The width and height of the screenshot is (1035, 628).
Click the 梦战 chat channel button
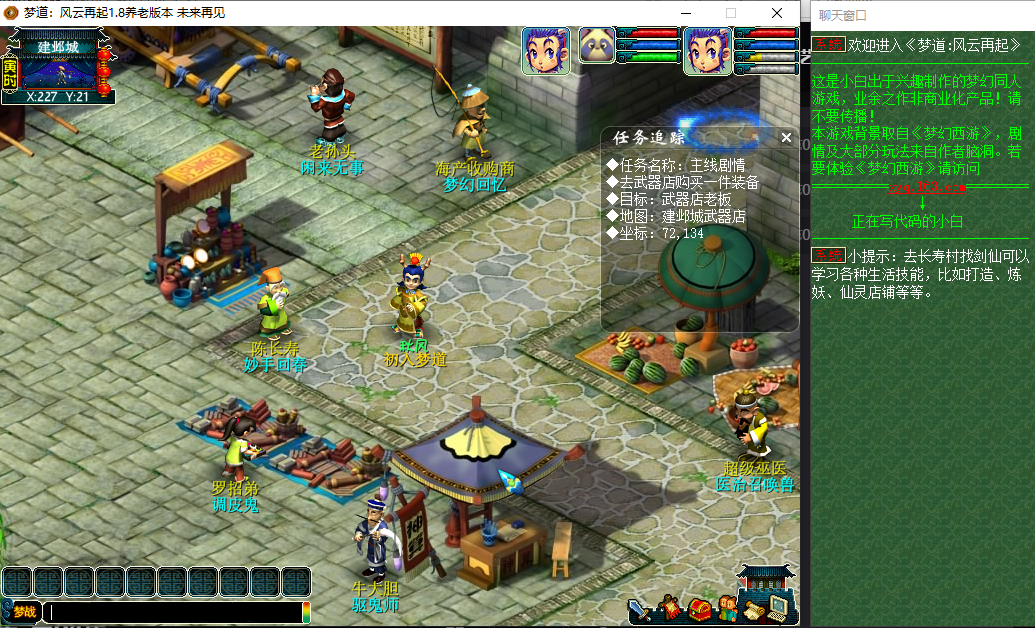click(x=21, y=611)
